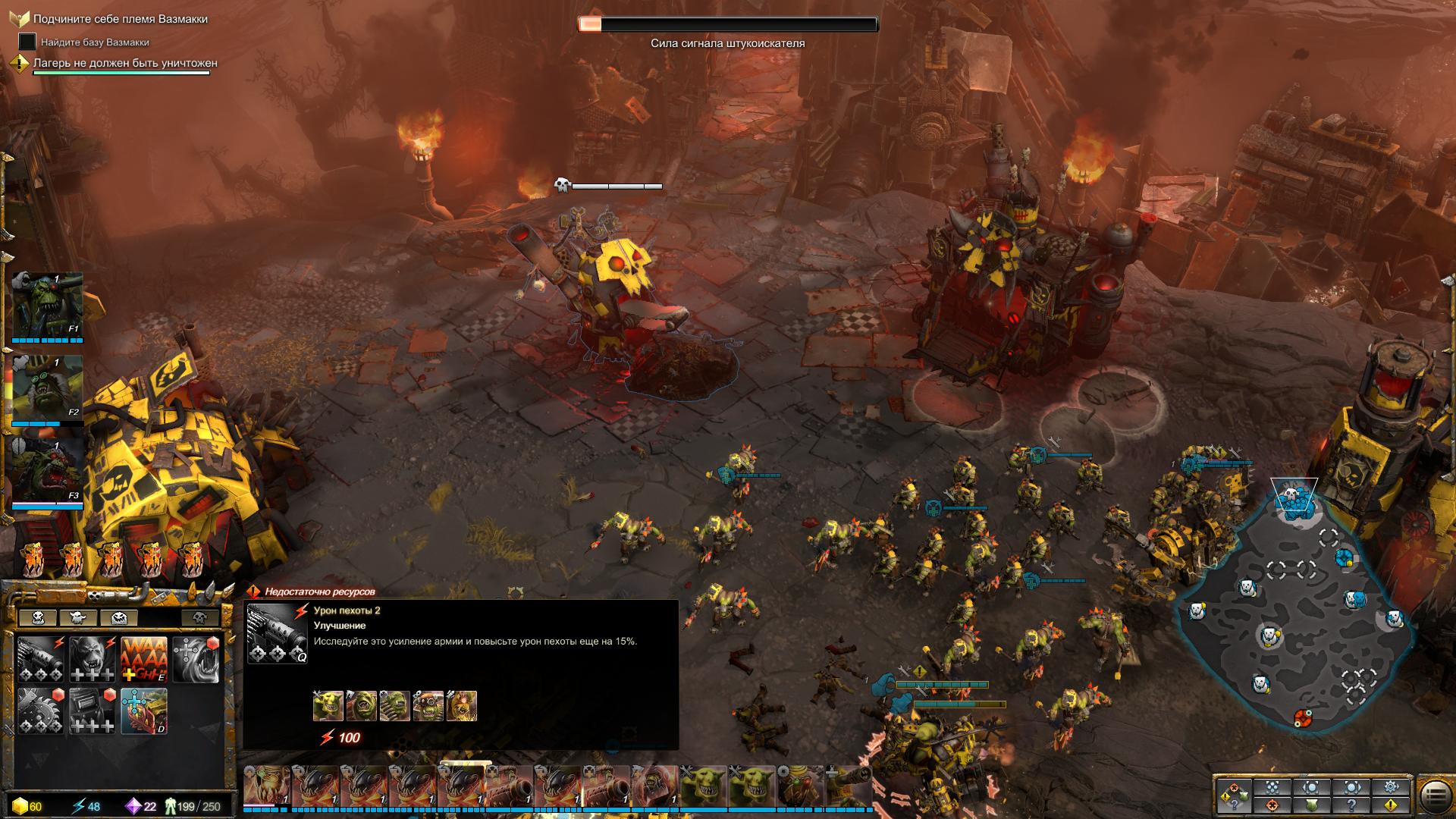Research the saw blade vehicle upgrade

[x=41, y=711]
